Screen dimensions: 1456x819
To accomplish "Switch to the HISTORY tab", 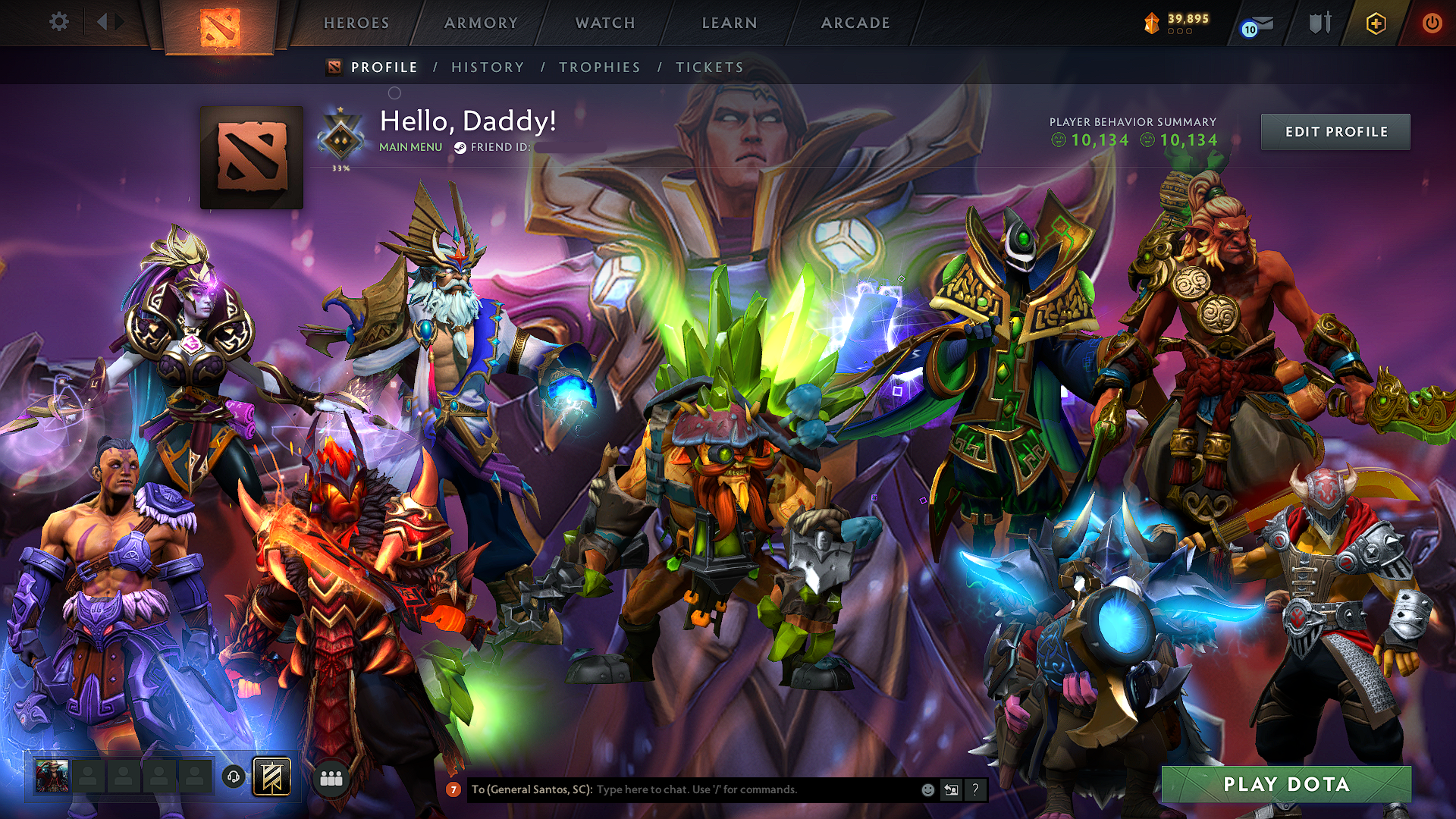I will point(486,67).
